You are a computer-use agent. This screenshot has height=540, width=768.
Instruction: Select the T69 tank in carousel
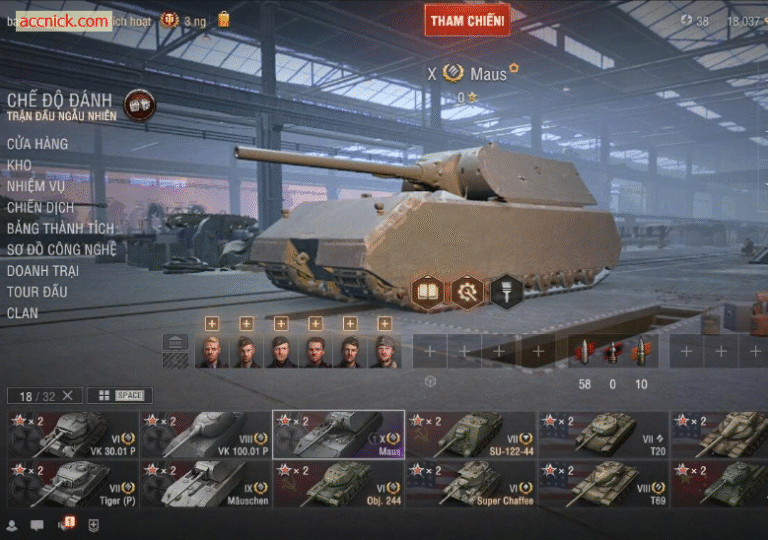(x=602, y=483)
